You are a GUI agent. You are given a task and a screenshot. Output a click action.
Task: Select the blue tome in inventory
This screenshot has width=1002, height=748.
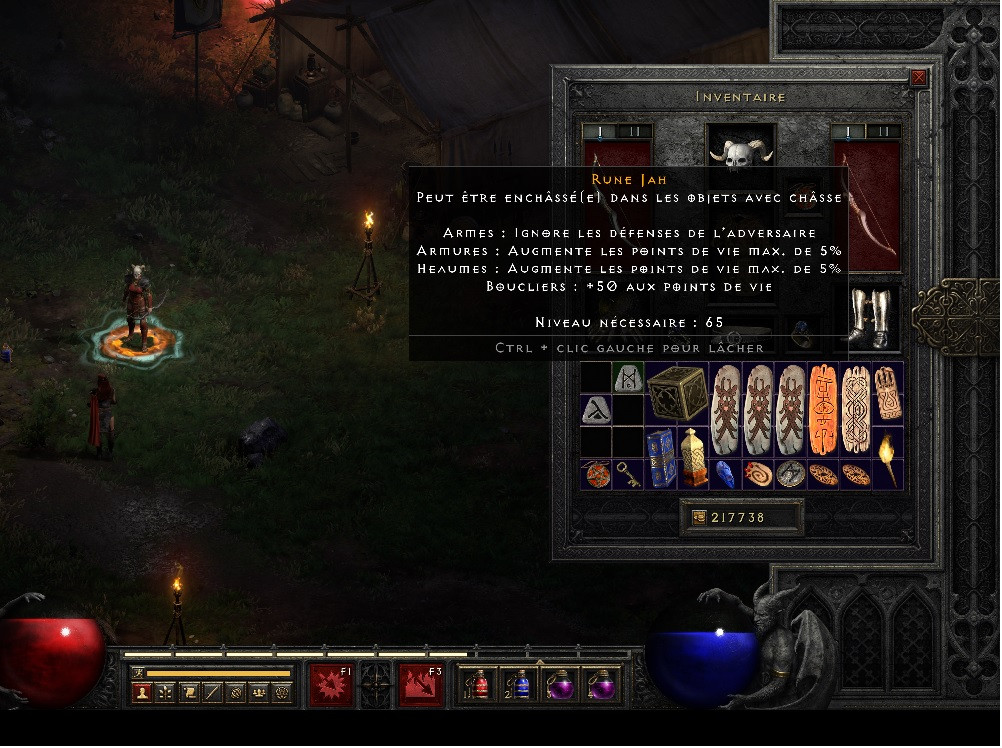(x=660, y=458)
